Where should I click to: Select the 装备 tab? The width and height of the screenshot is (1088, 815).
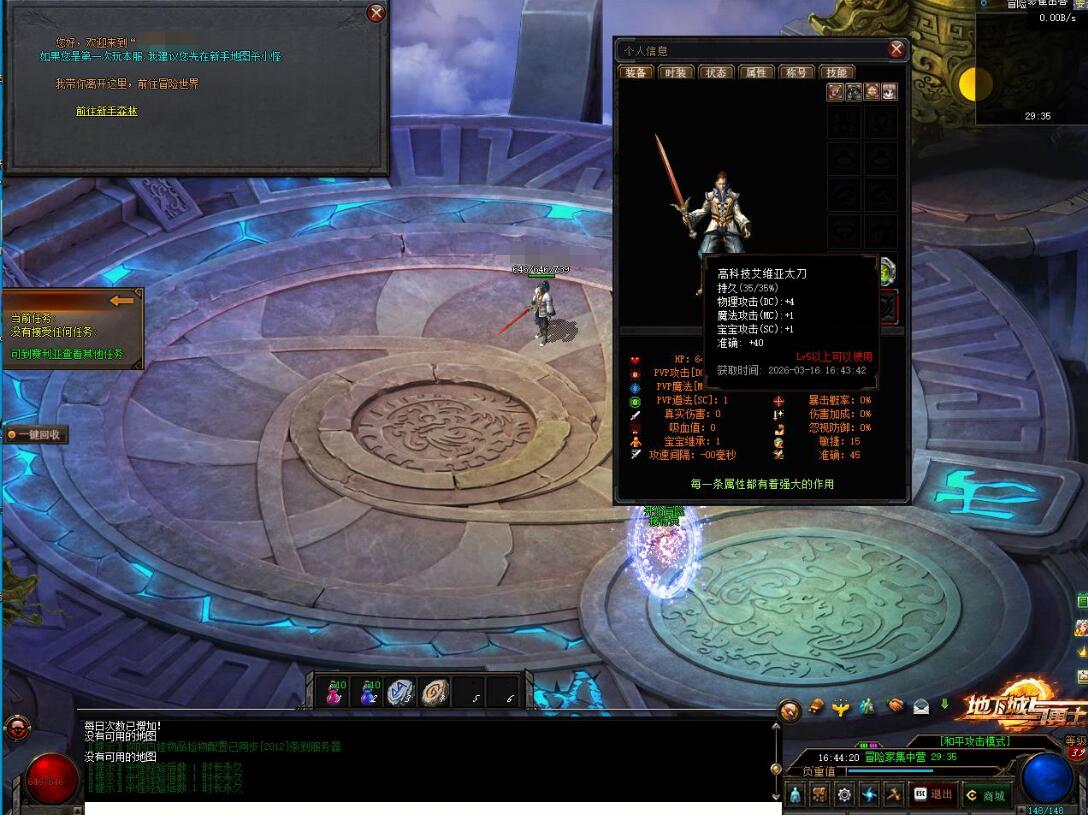tap(636, 72)
